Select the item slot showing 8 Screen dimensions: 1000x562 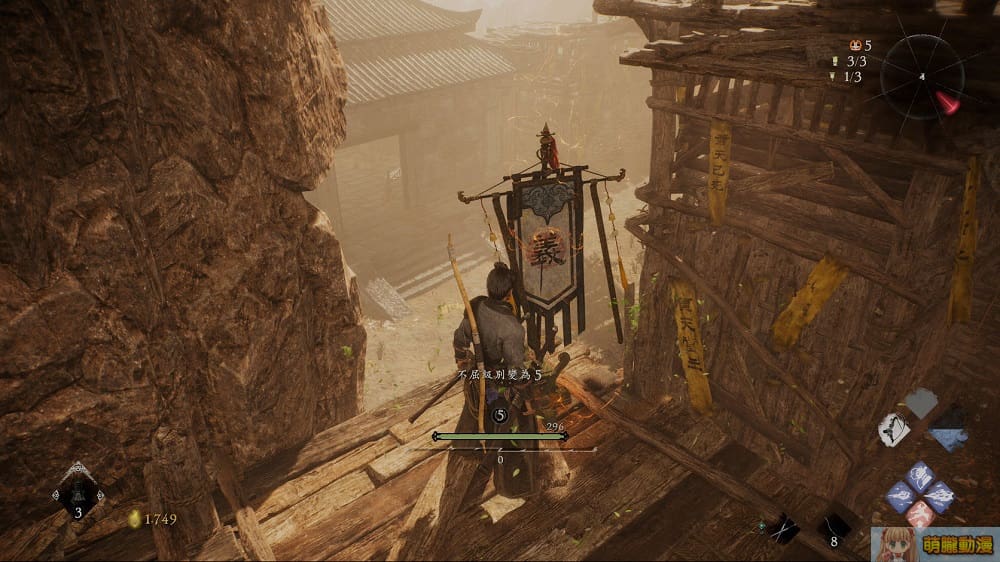tap(833, 527)
